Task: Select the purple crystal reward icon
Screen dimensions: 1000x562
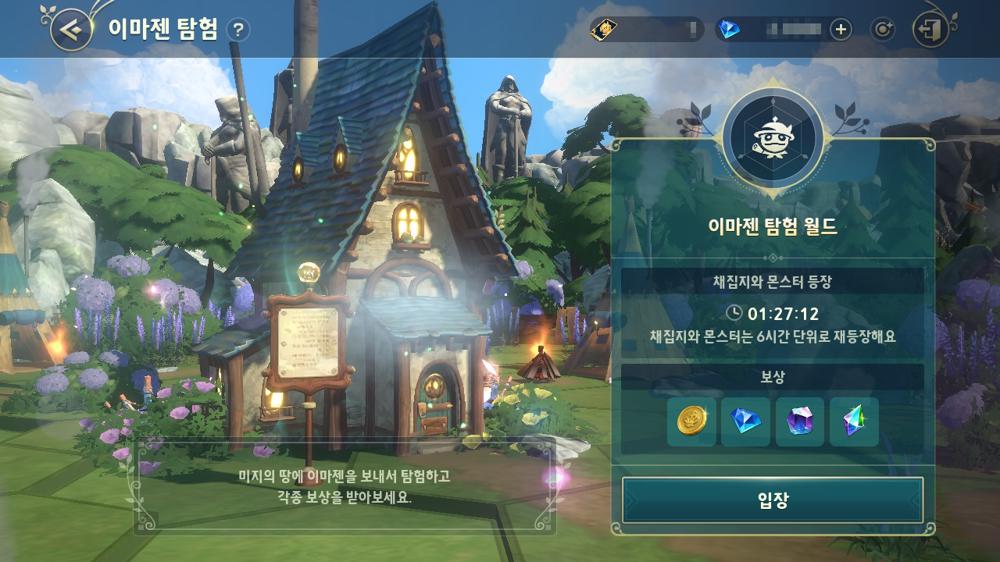Action: tap(799, 422)
